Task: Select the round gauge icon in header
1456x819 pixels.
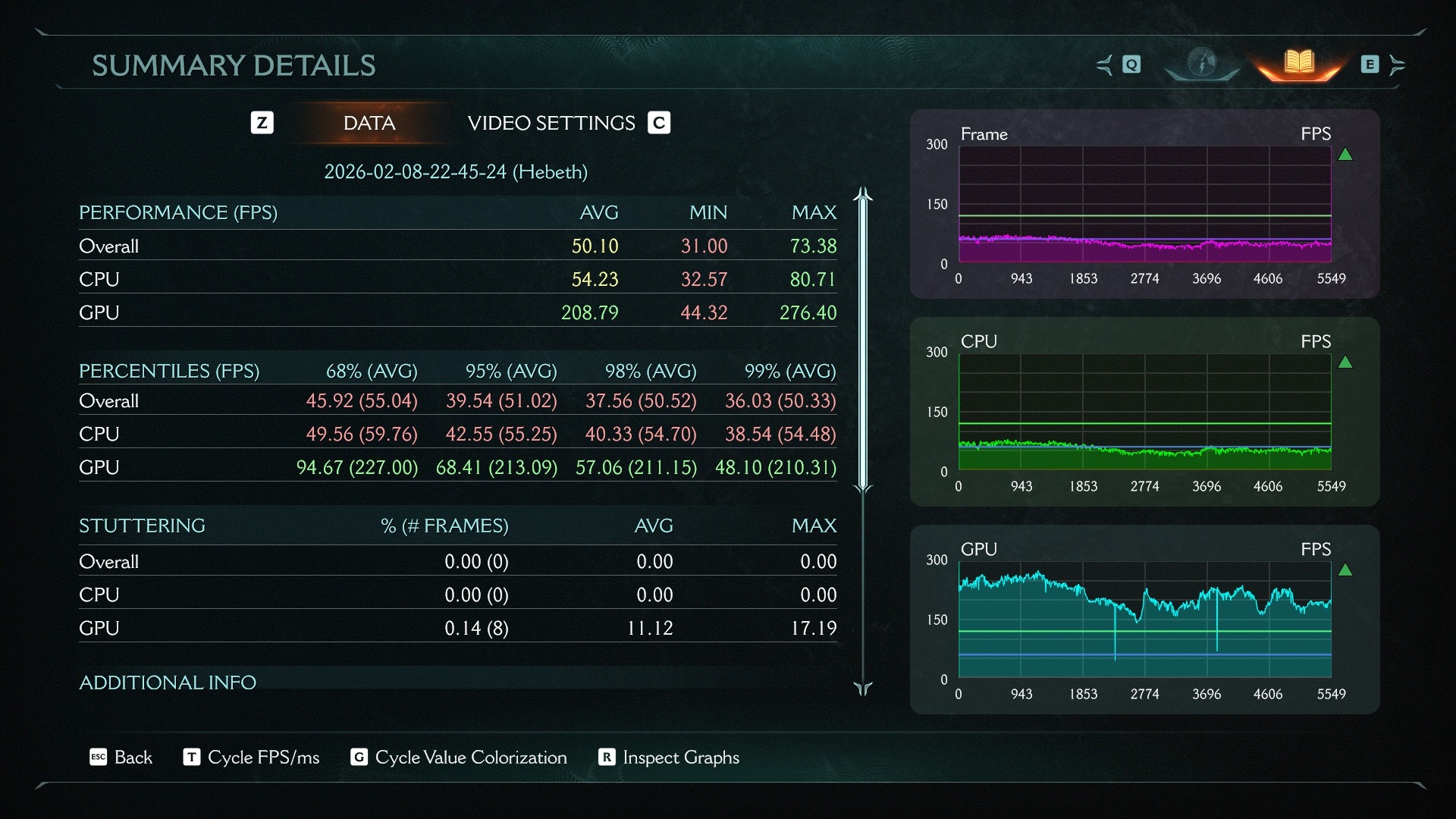Action: (1202, 63)
